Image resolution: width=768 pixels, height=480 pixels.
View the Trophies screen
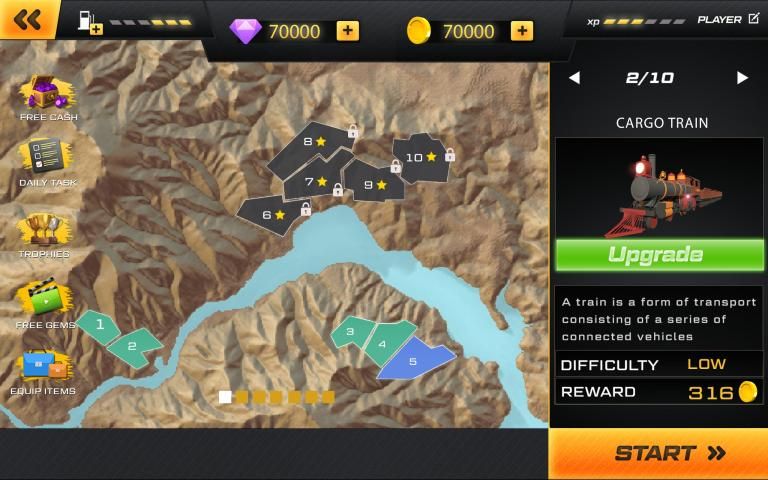45,234
